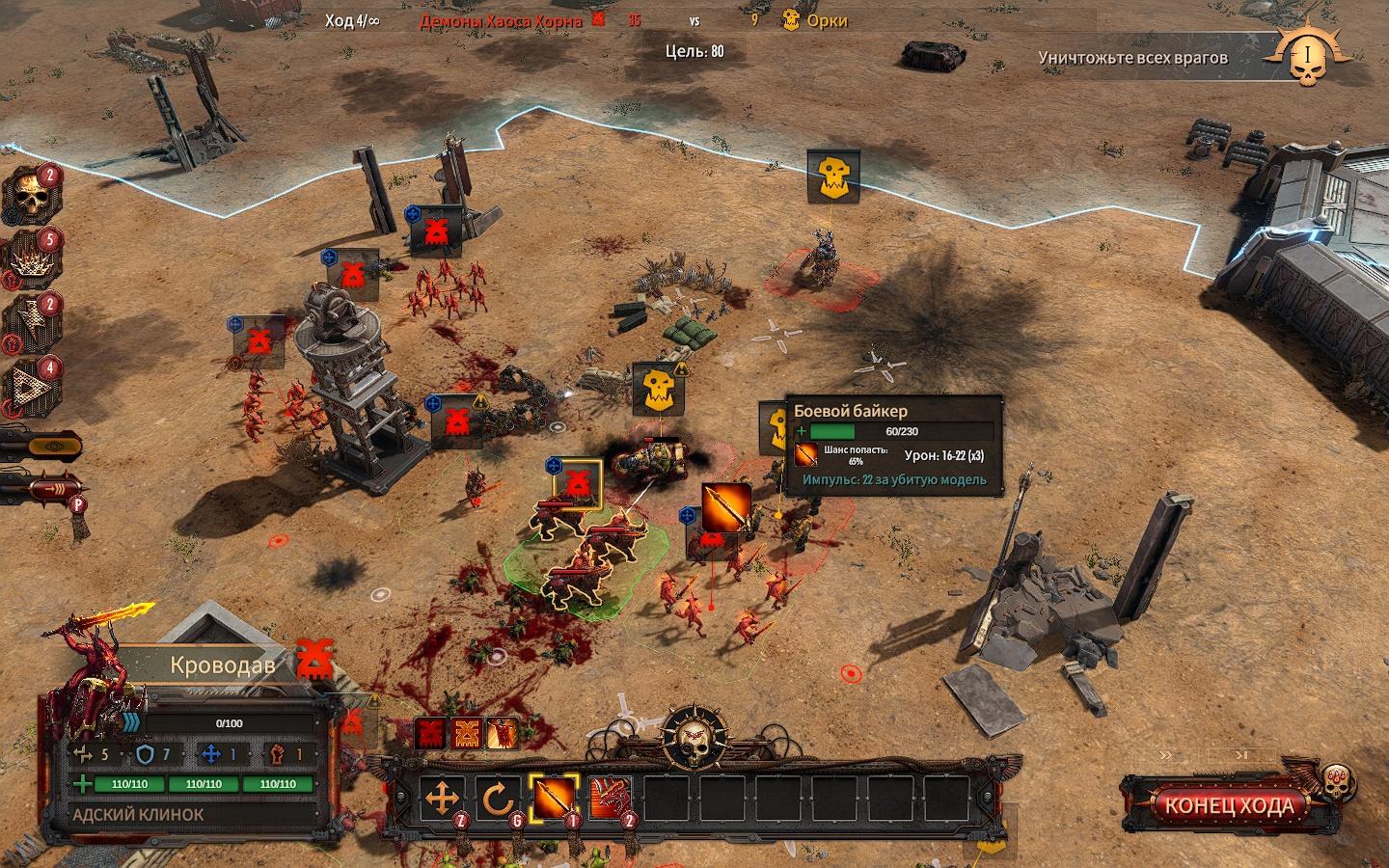Image resolution: width=1389 pixels, height=868 pixels.
Task: Click the red Khorne symbol trait icon
Action: click(430, 733)
